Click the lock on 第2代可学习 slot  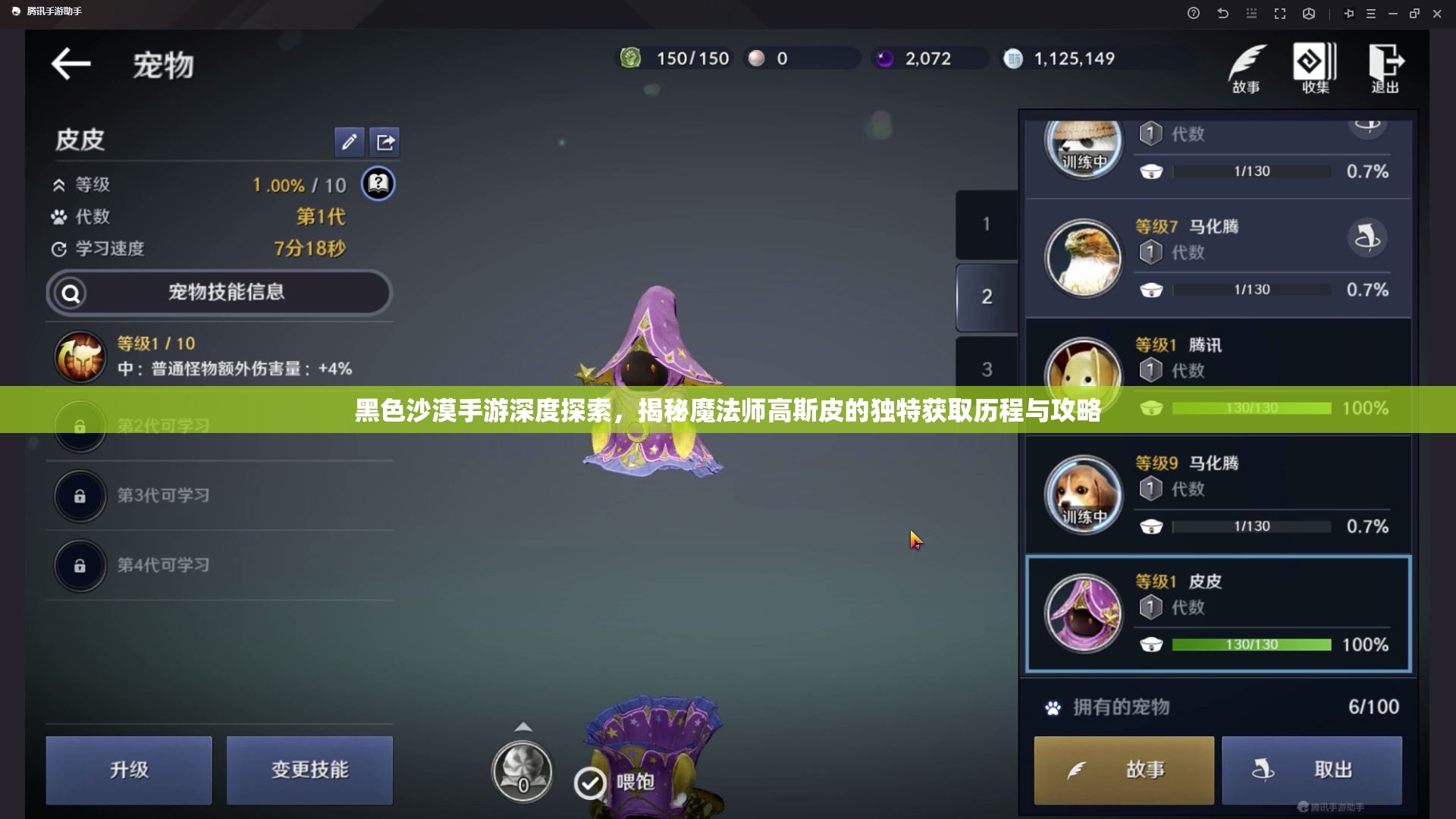80,427
